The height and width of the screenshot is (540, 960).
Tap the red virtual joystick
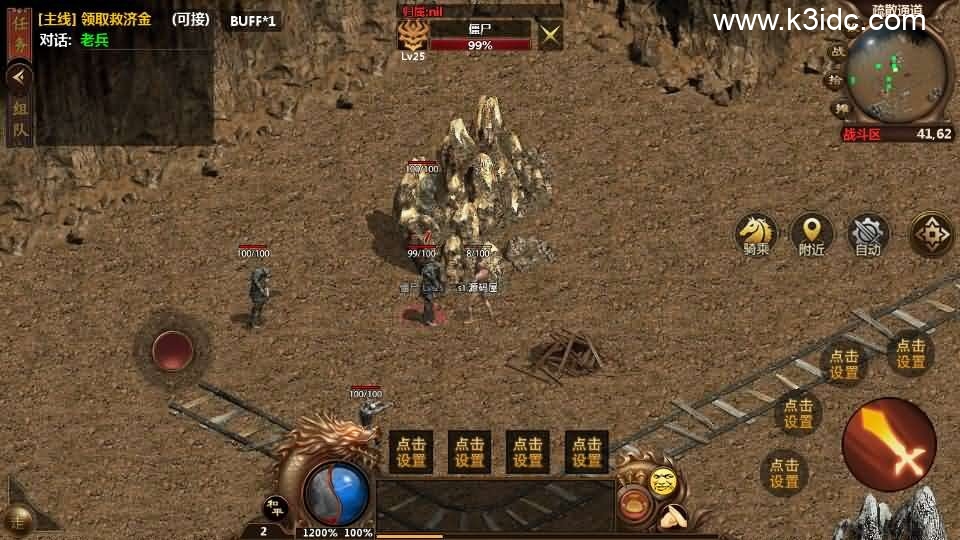click(172, 351)
